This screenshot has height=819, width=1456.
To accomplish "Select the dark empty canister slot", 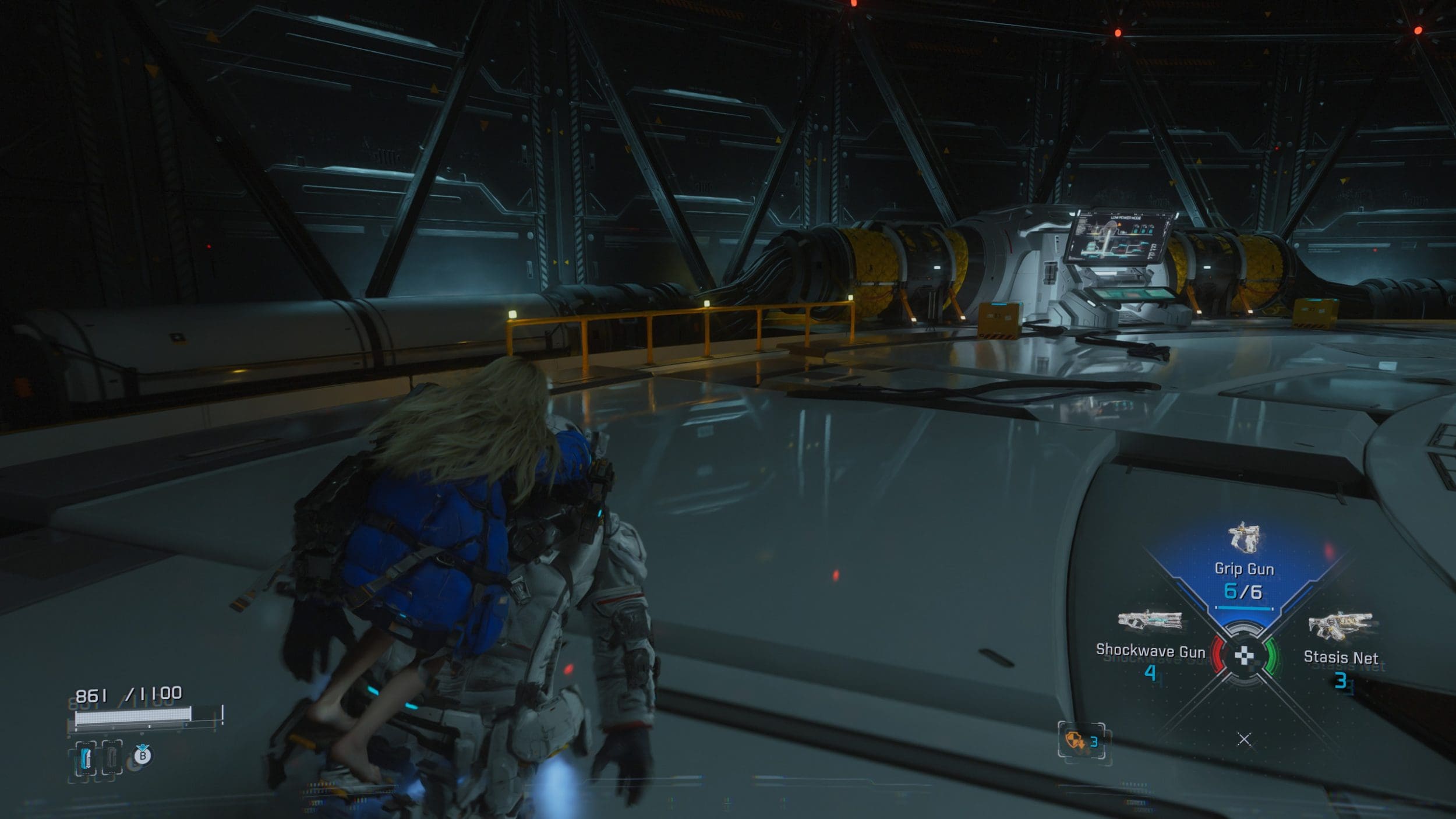I will (x=112, y=758).
